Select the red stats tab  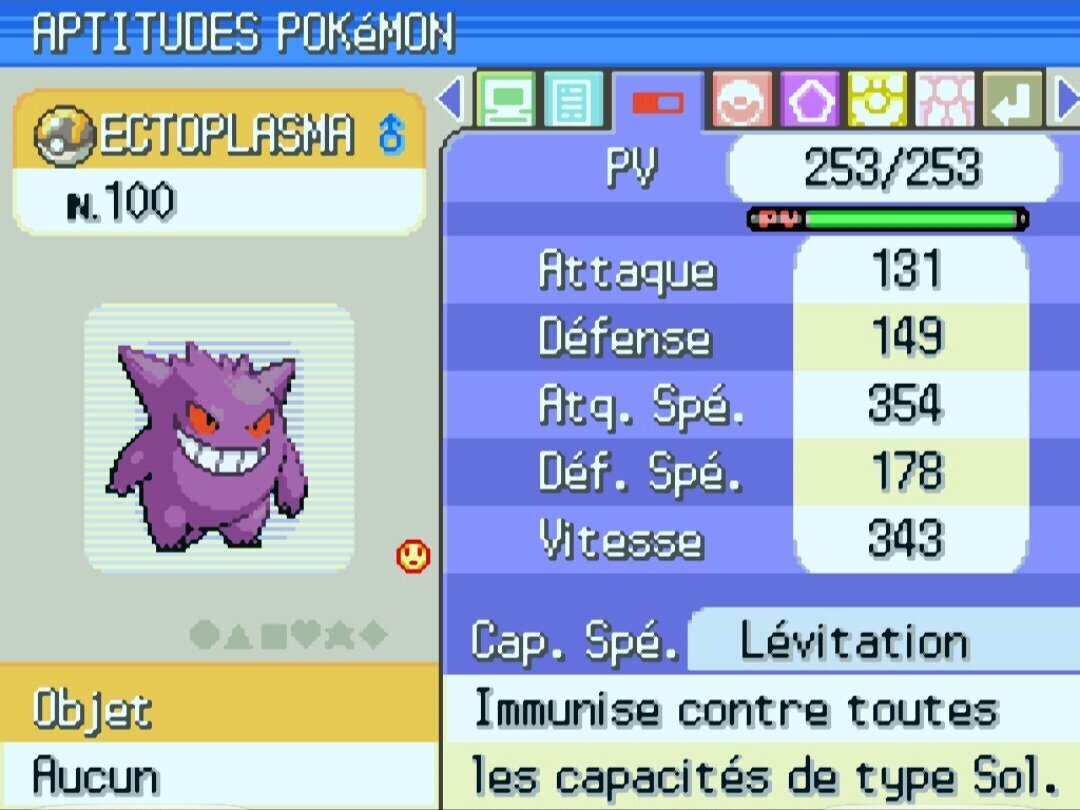[657, 102]
